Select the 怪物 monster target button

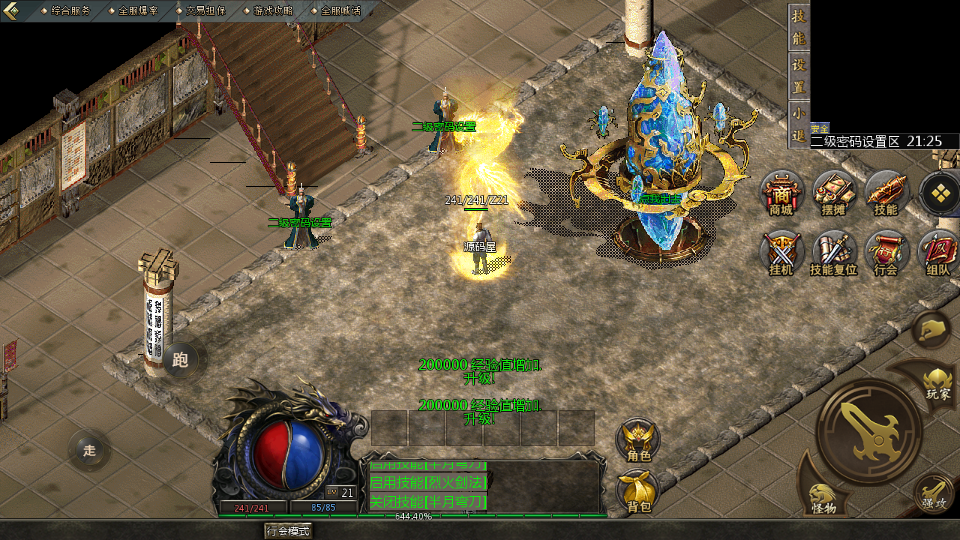click(824, 497)
